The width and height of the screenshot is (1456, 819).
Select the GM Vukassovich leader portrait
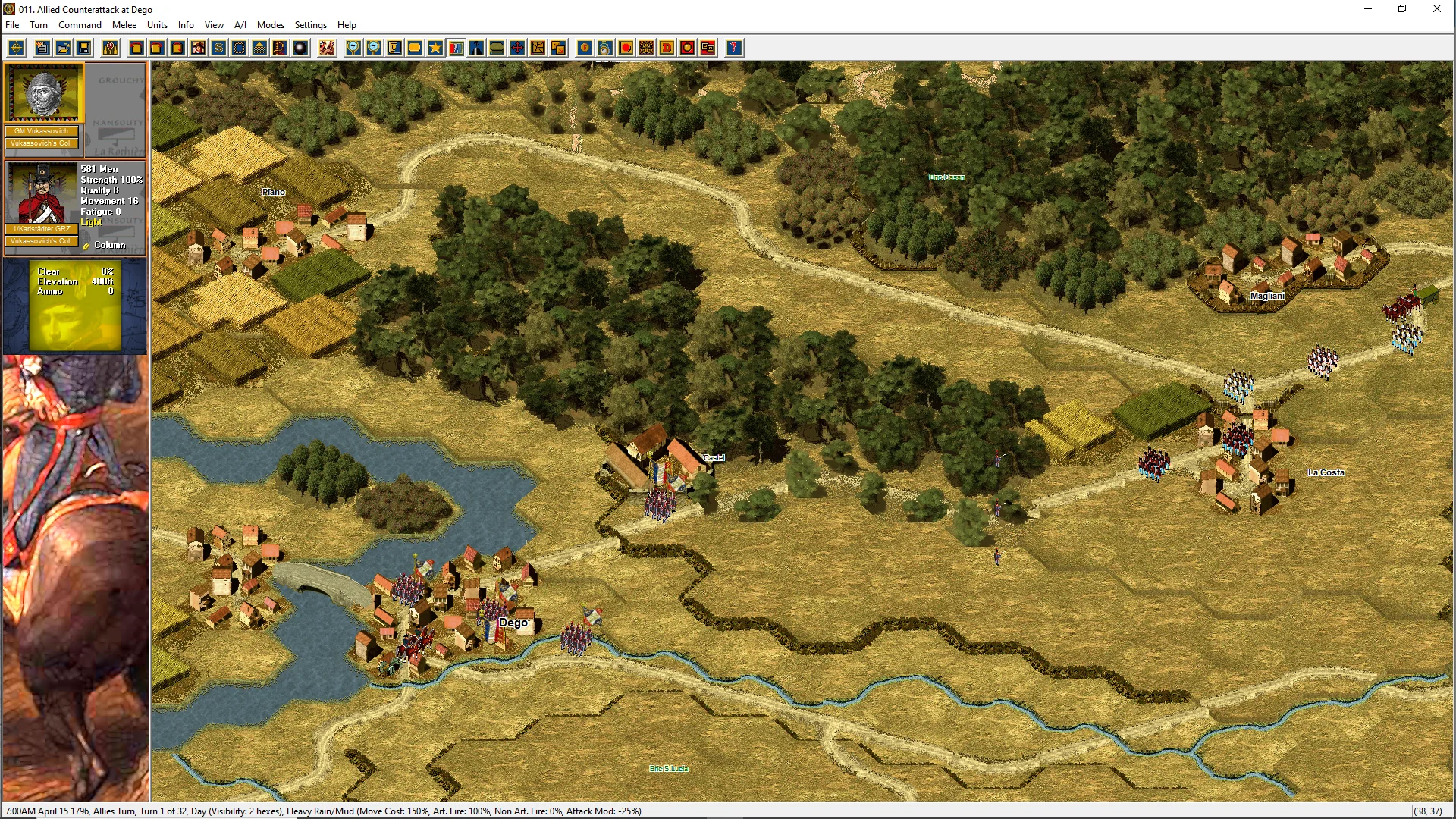click(44, 93)
